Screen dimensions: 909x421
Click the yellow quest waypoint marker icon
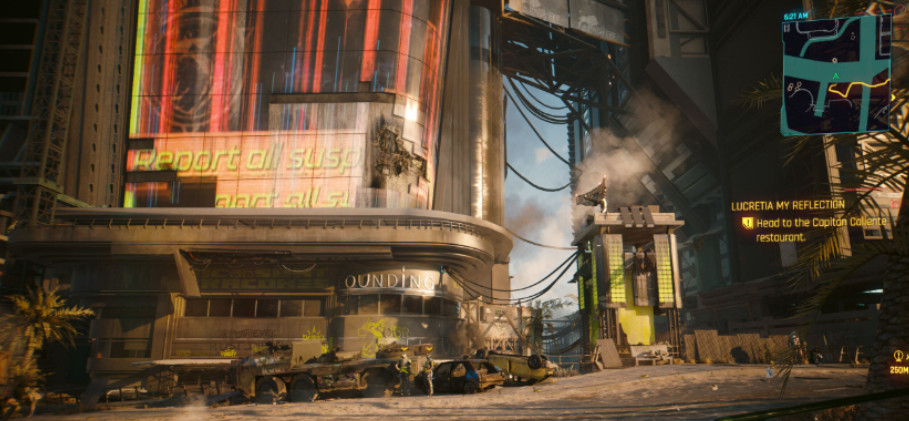tap(899, 356)
